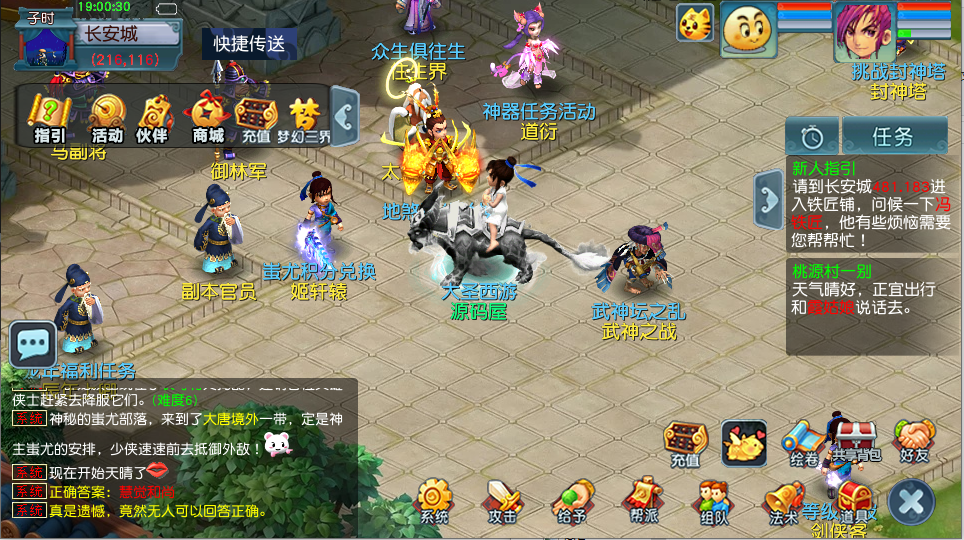The image size is (964, 540).
Task: Open the 商城 shop
Action: pyautogui.click(x=207, y=117)
